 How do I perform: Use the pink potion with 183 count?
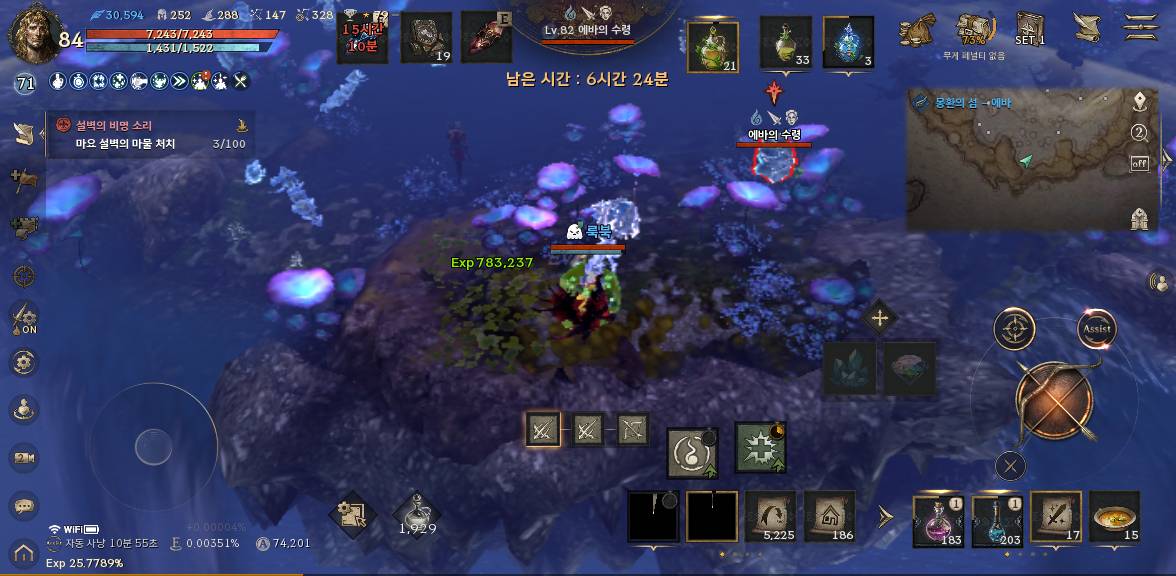pos(938,520)
